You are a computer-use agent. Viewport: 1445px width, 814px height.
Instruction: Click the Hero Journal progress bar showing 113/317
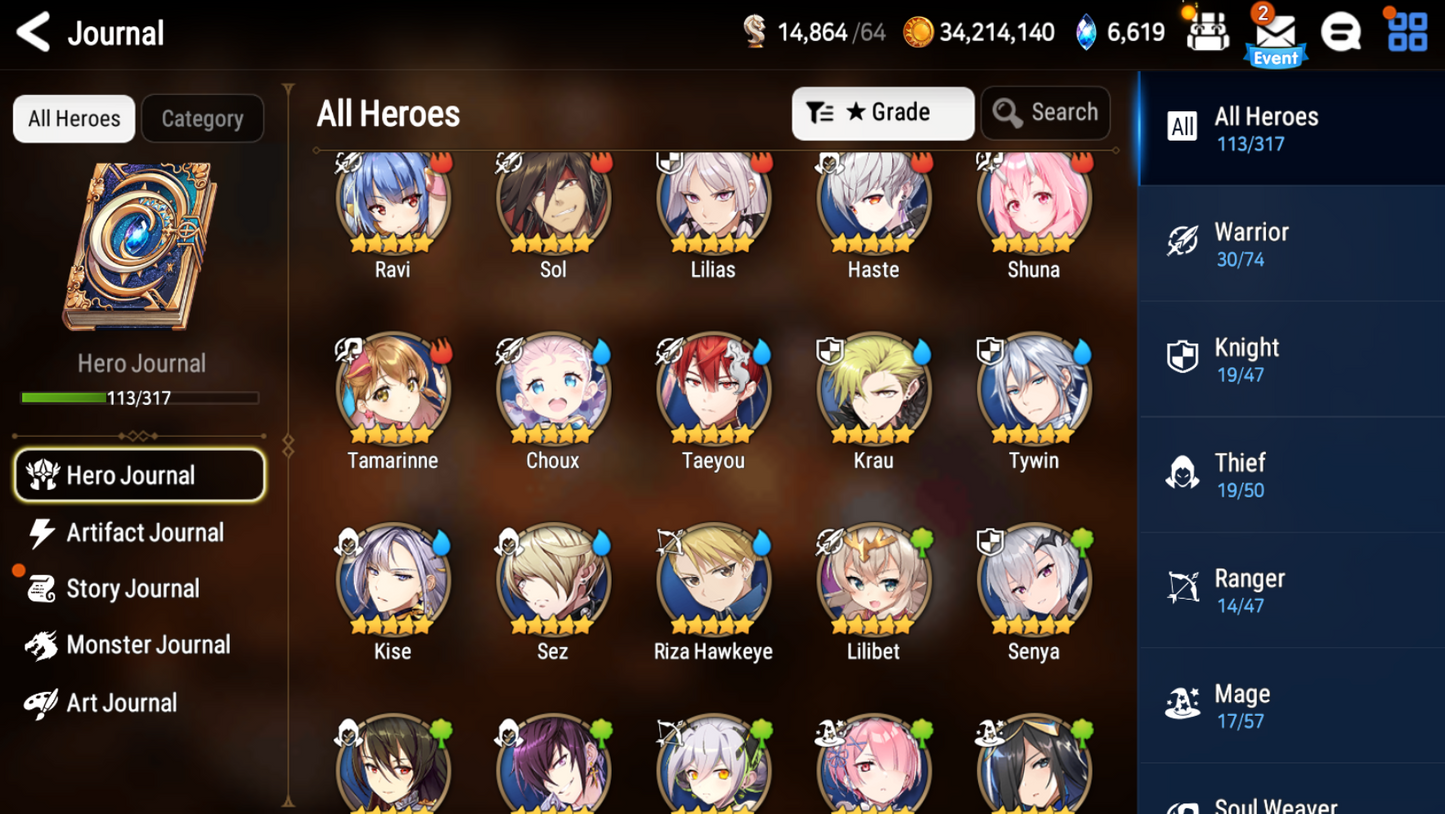click(141, 398)
